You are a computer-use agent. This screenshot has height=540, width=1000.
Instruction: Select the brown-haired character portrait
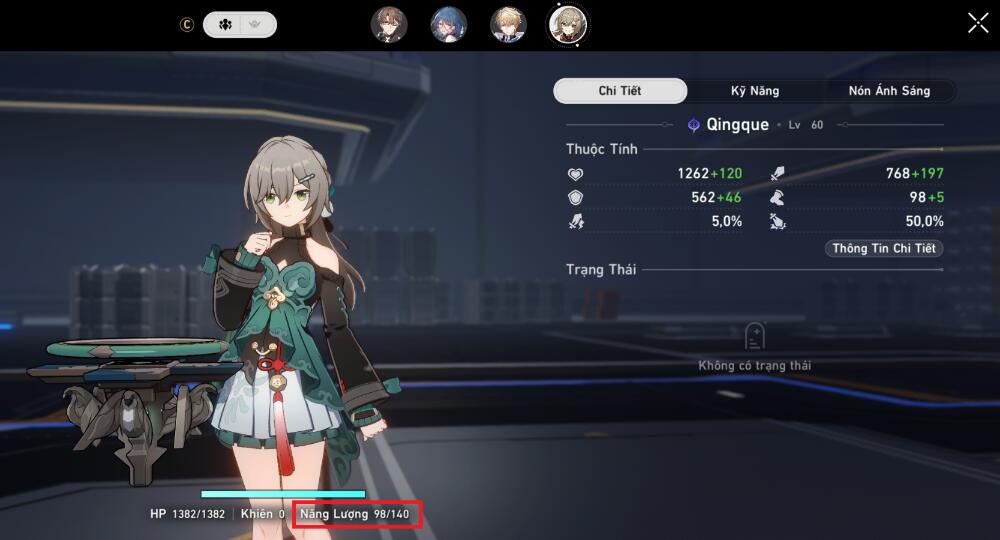pyautogui.click(x=389, y=25)
